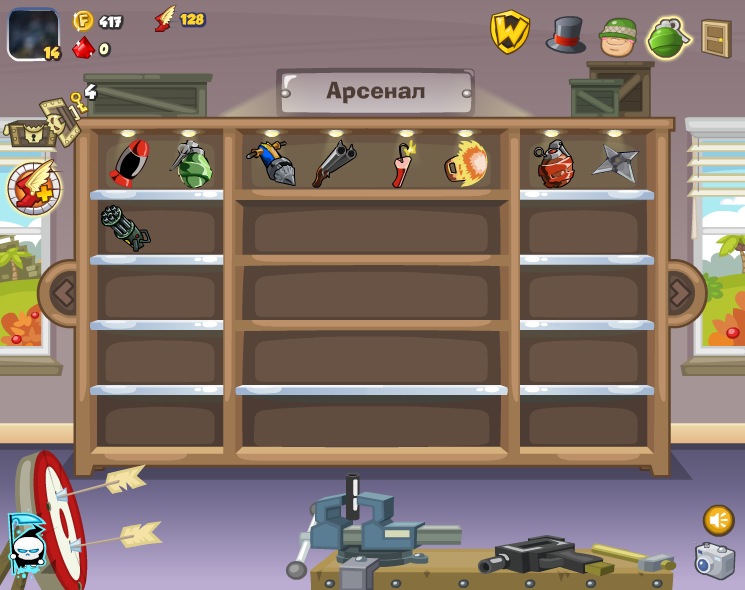Select the green minigun
Screen dimensions: 745x590
tap(125, 228)
